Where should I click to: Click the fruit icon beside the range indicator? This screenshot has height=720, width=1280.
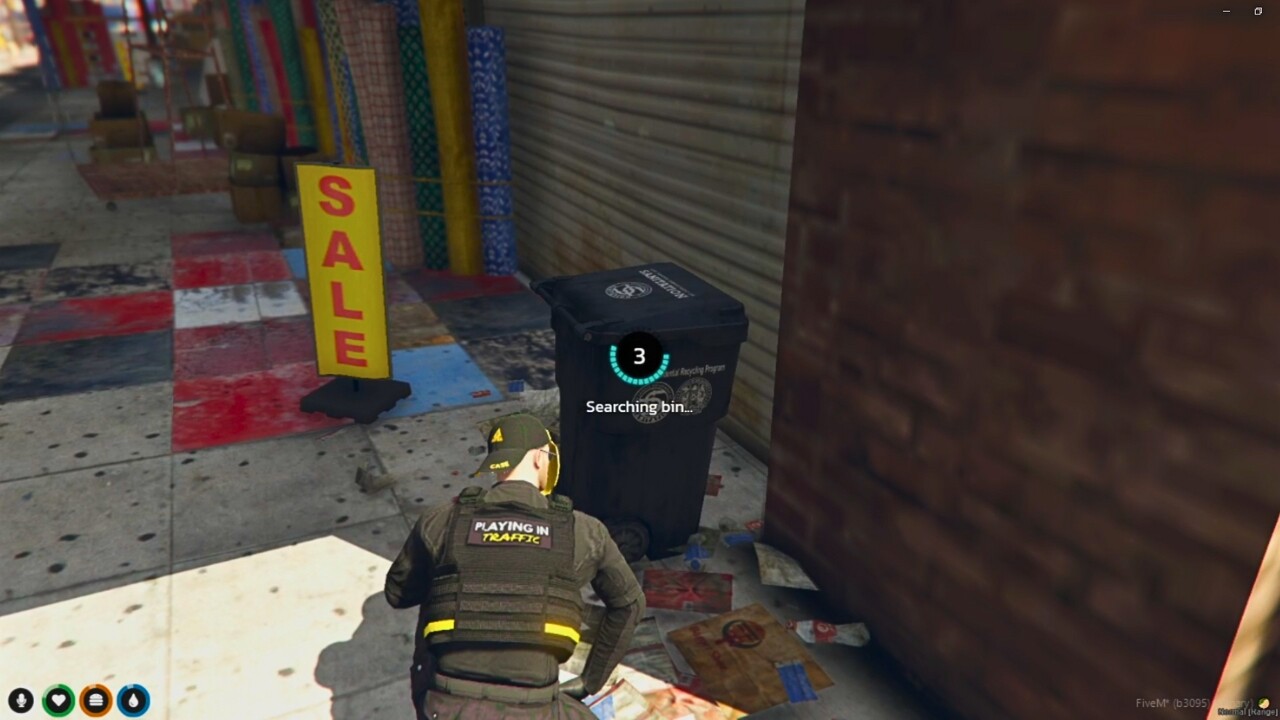point(1264,703)
